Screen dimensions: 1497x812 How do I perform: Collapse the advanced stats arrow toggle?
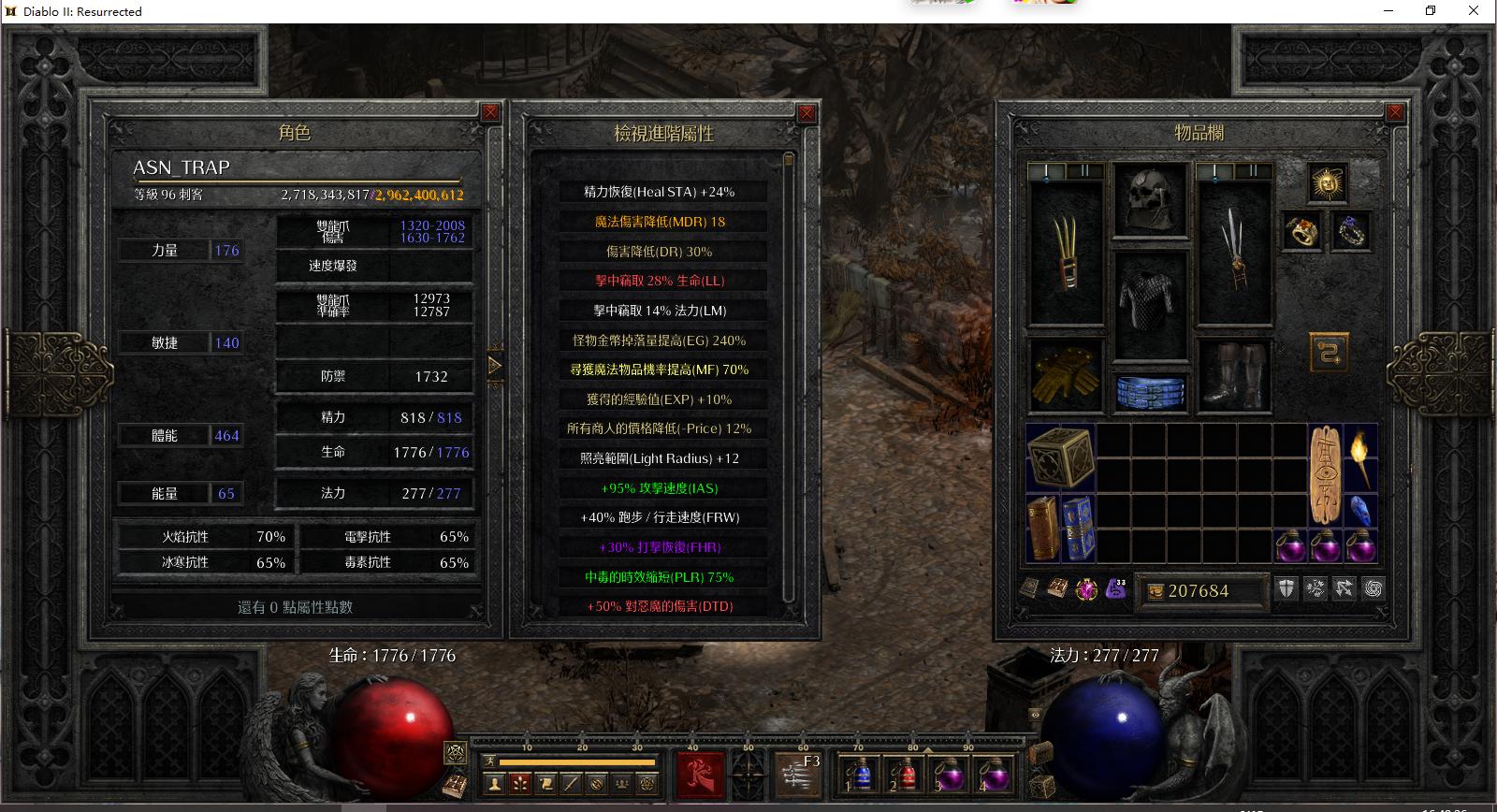(x=495, y=365)
